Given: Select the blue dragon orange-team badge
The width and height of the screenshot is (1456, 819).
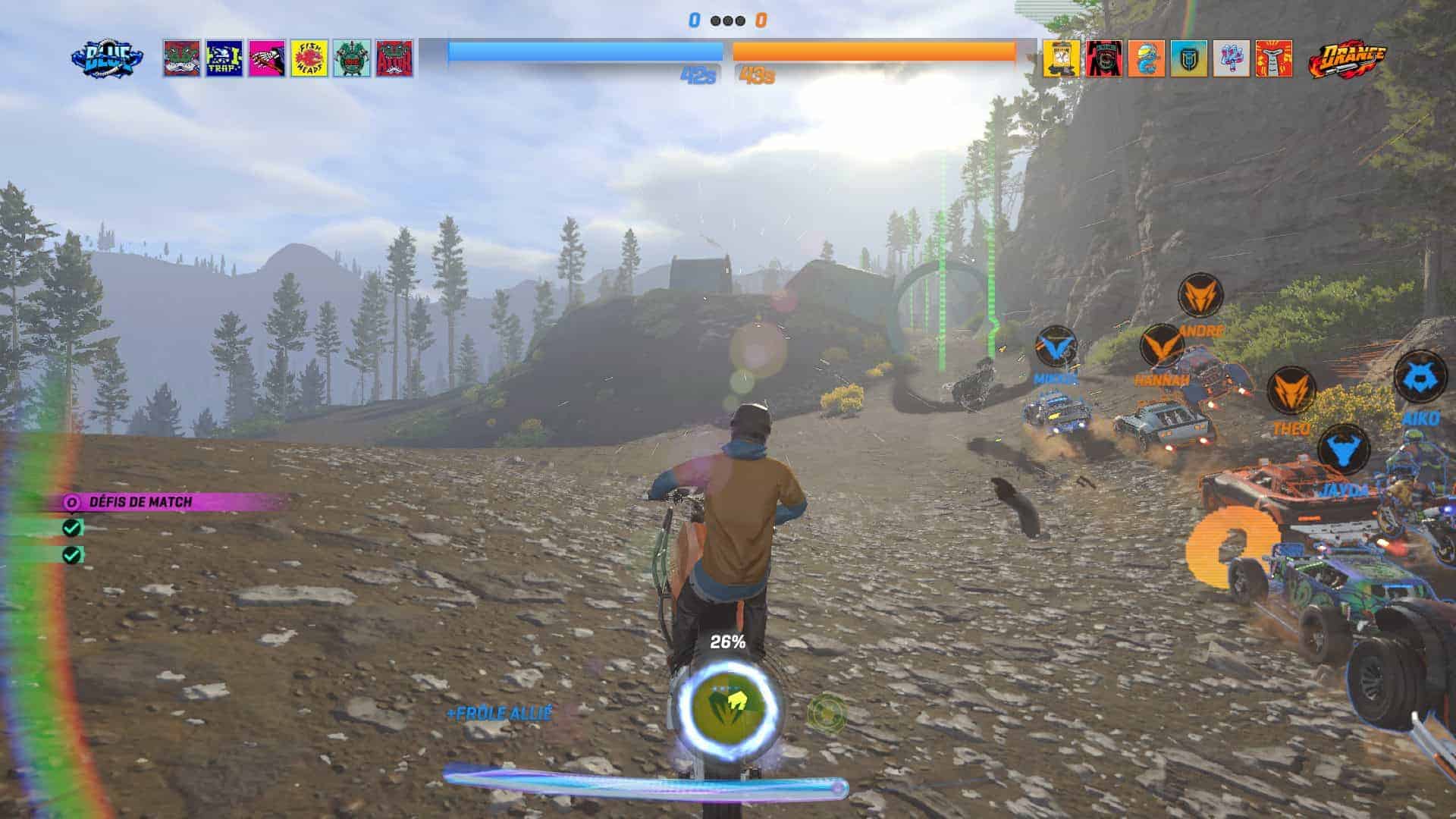Looking at the screenshot, I should pos(1146,58).
